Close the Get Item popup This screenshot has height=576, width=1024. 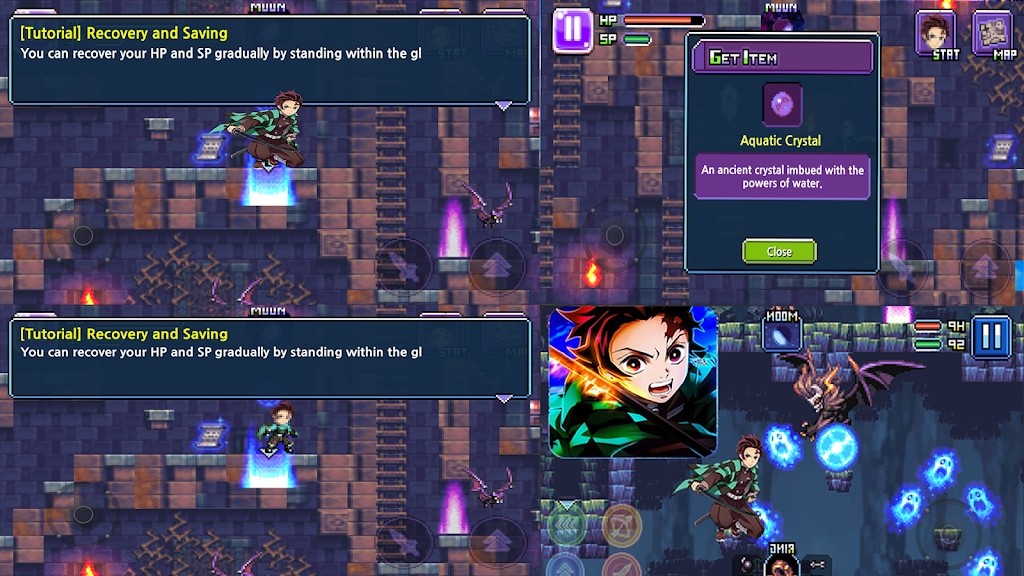click(x=779, y=251)
